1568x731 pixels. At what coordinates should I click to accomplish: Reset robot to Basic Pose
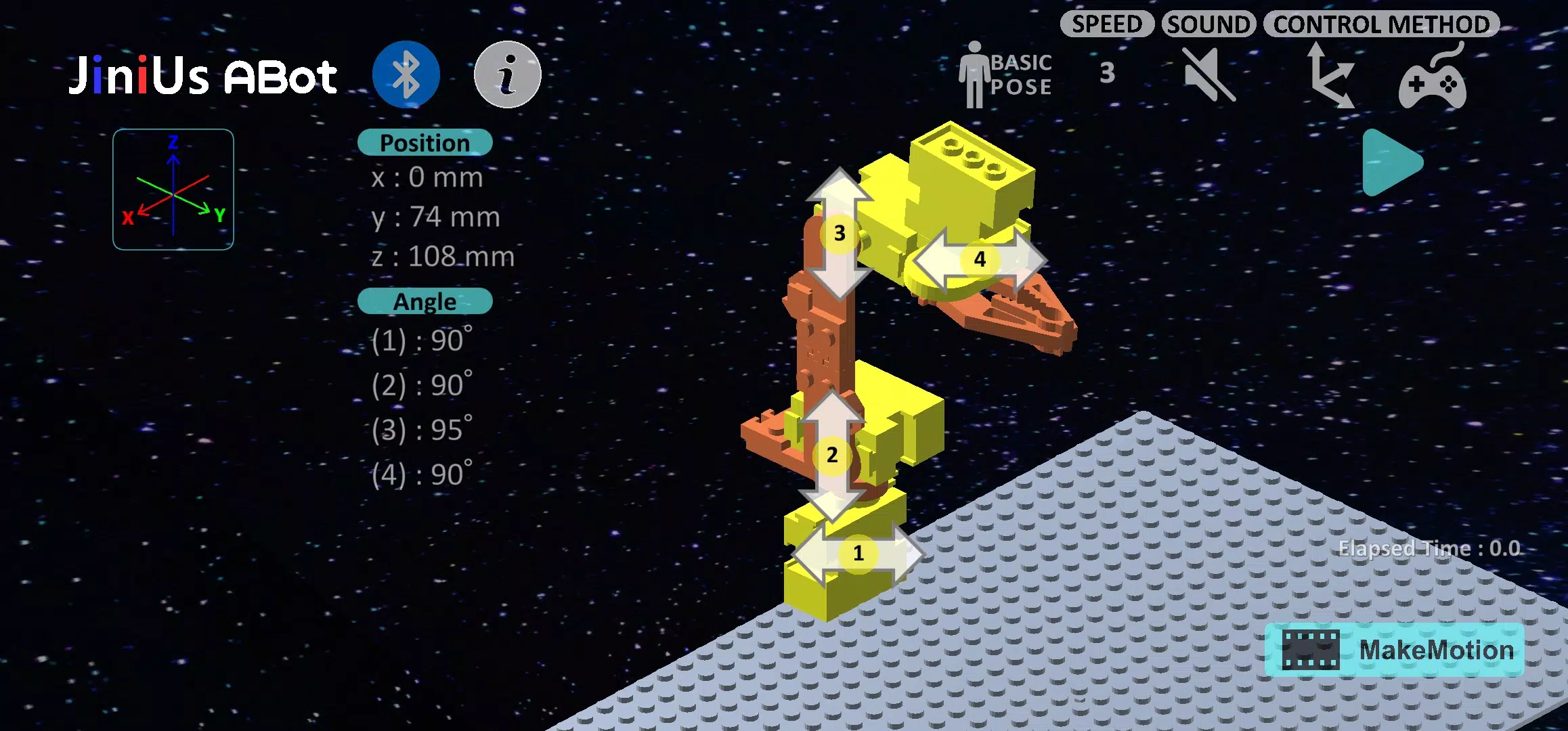[x=1005, y=75]
